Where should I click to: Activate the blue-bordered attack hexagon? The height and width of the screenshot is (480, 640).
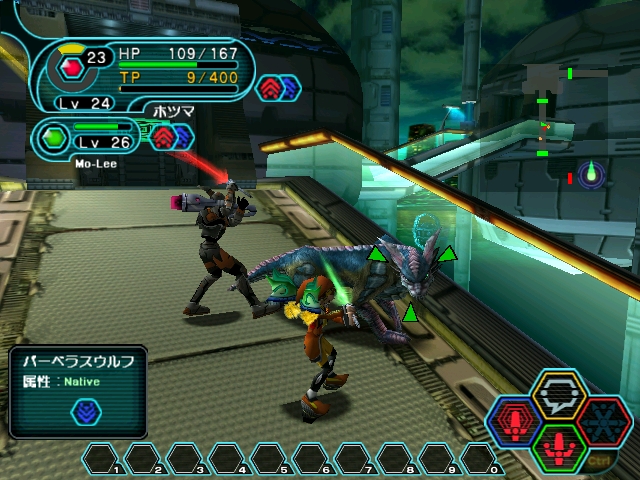pos(516,421)
